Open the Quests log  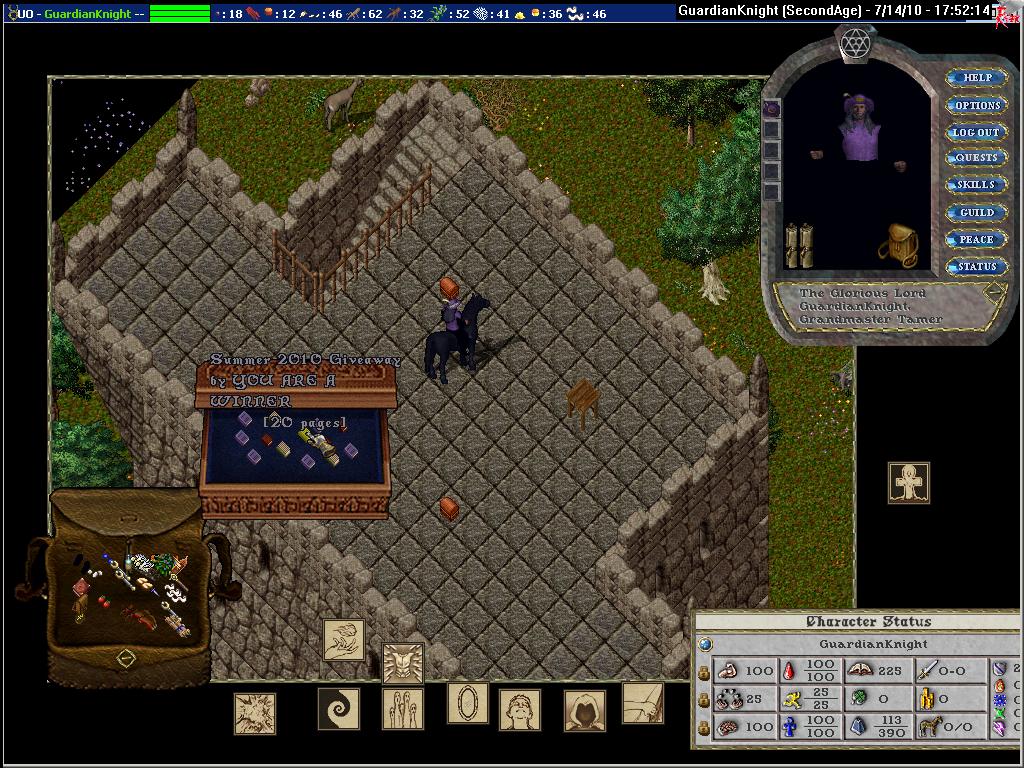(976, 158)
